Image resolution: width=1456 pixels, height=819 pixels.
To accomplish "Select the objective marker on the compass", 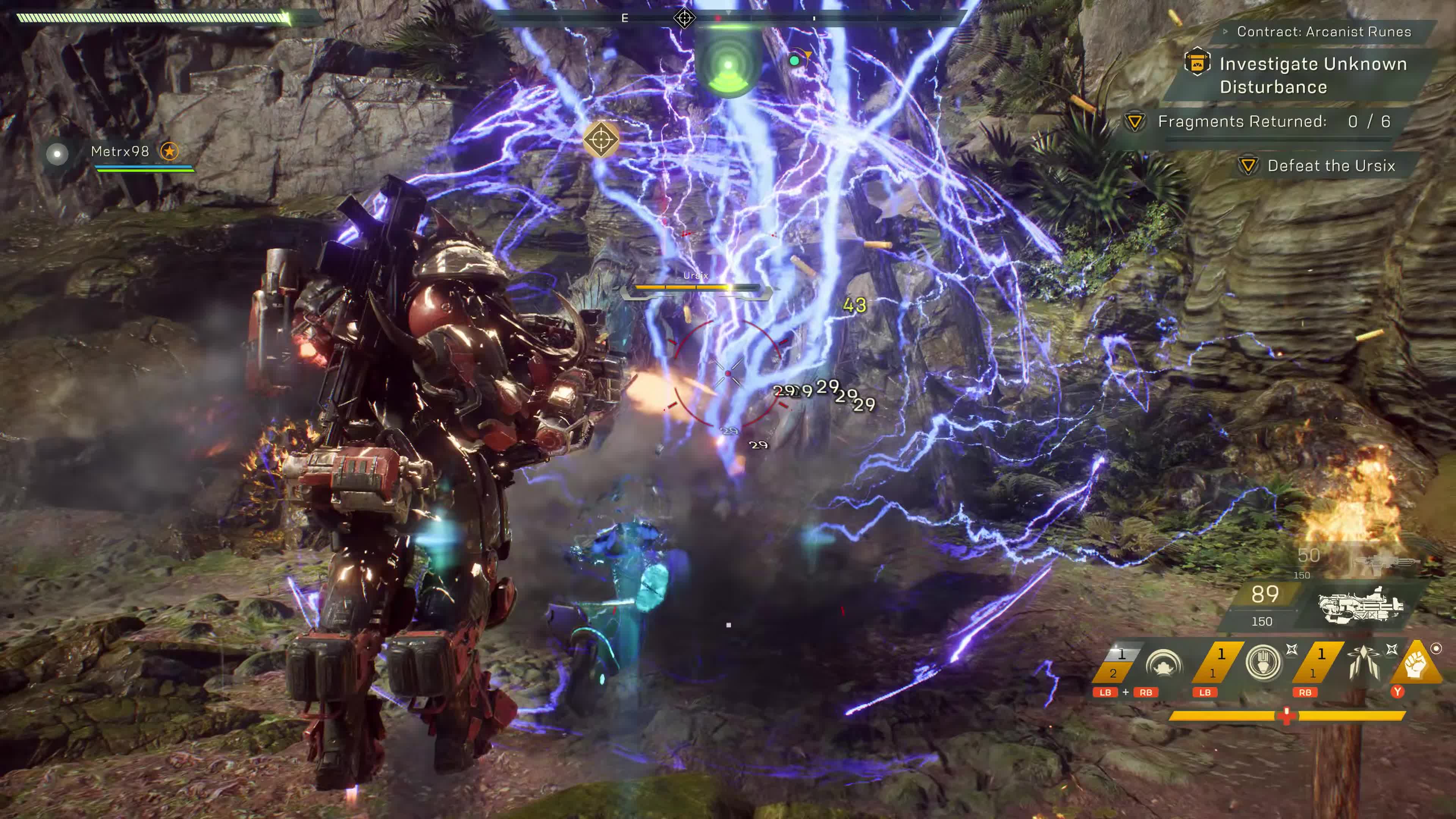I will pos(684,18).
